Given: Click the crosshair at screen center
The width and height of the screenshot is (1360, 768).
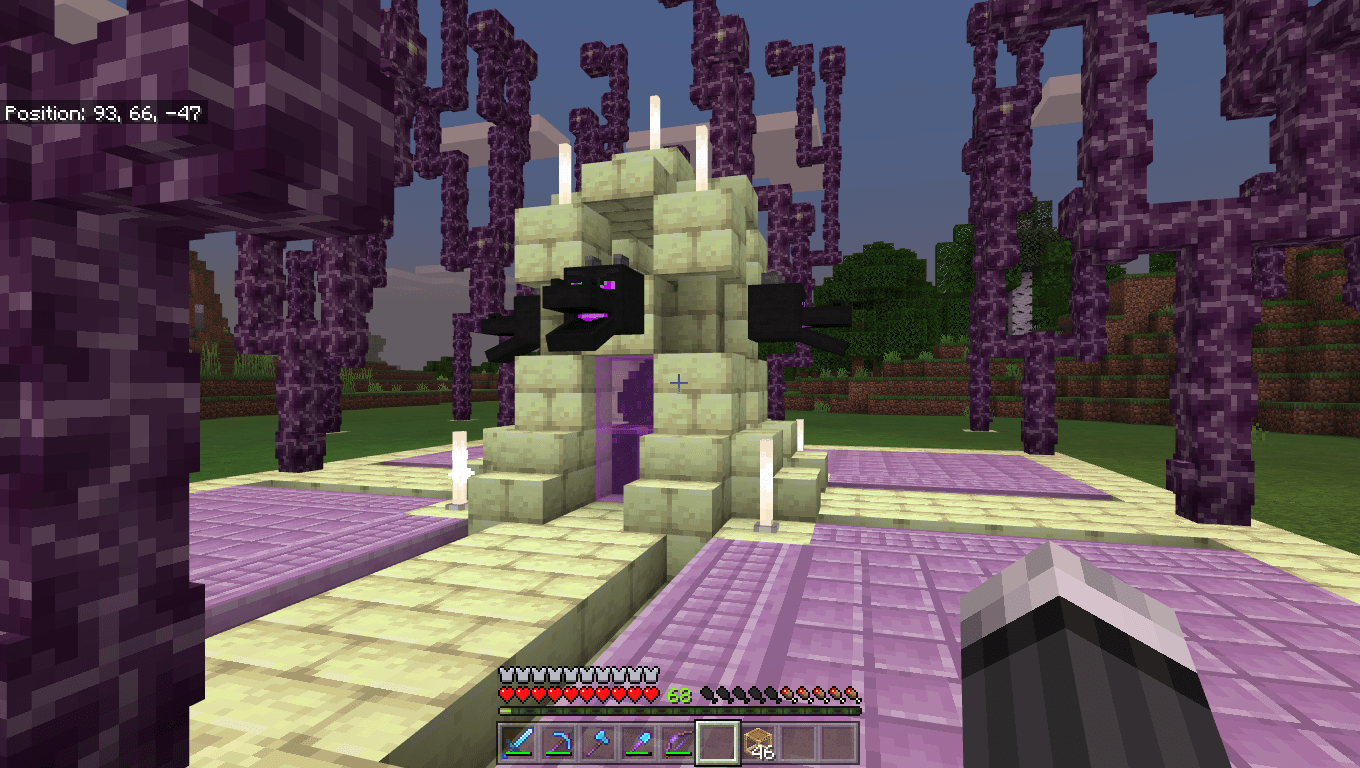Looking at the screenshot, I should (680, 381).
